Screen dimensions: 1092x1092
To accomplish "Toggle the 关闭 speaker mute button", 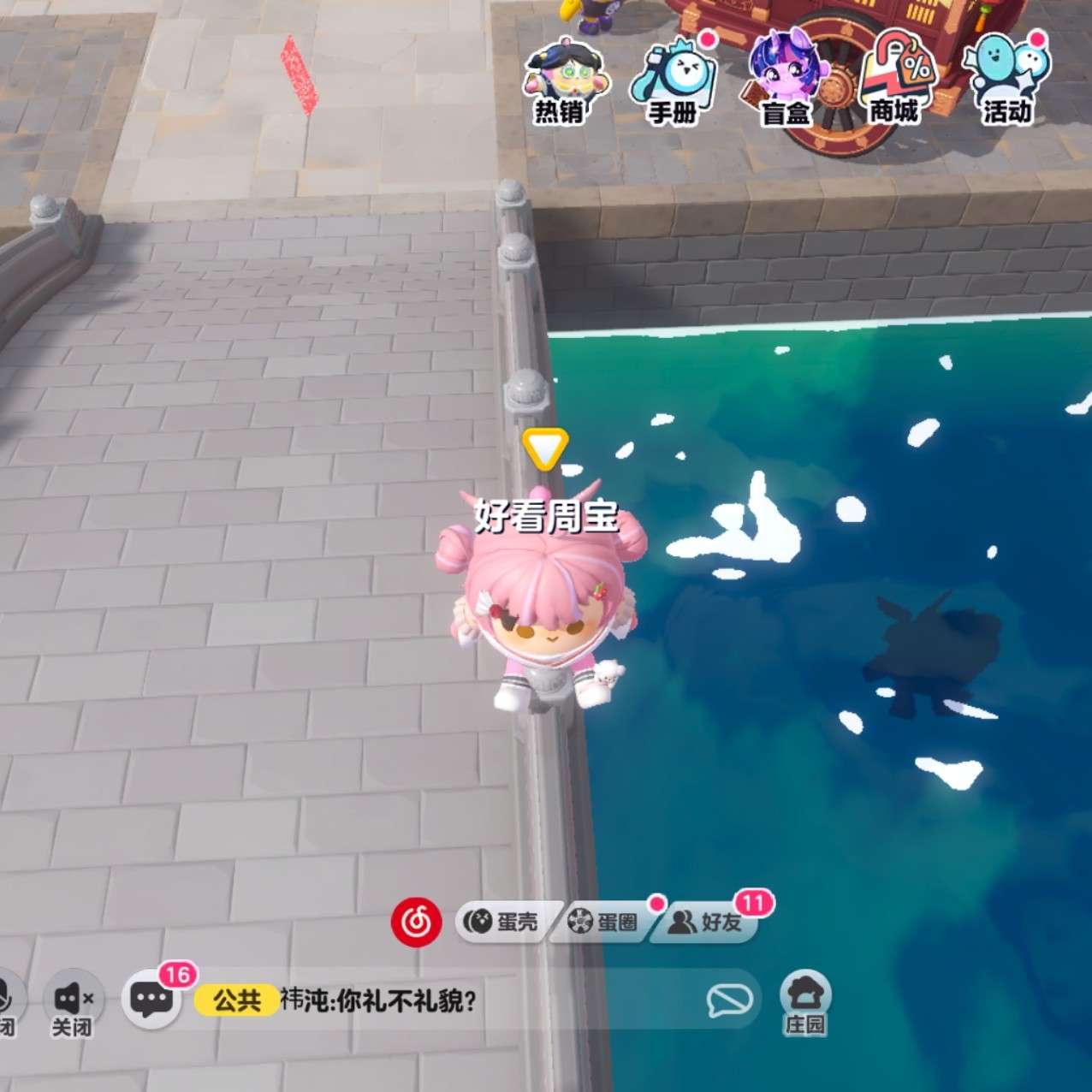I will [x=73, y=1001].
